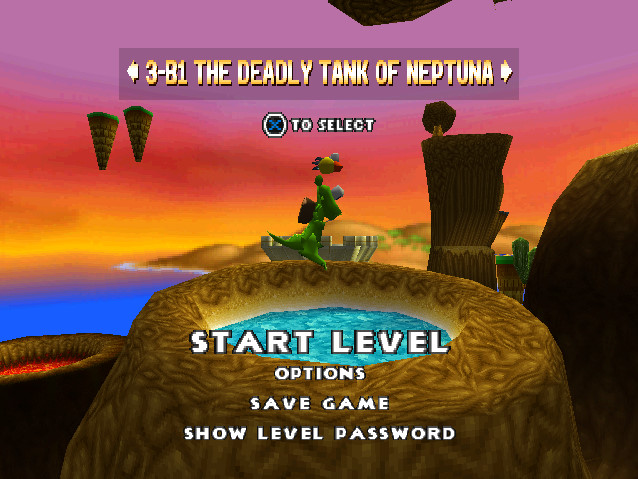Open the Options menu
This screenshot has height=479, width=638.
[320, 373]
